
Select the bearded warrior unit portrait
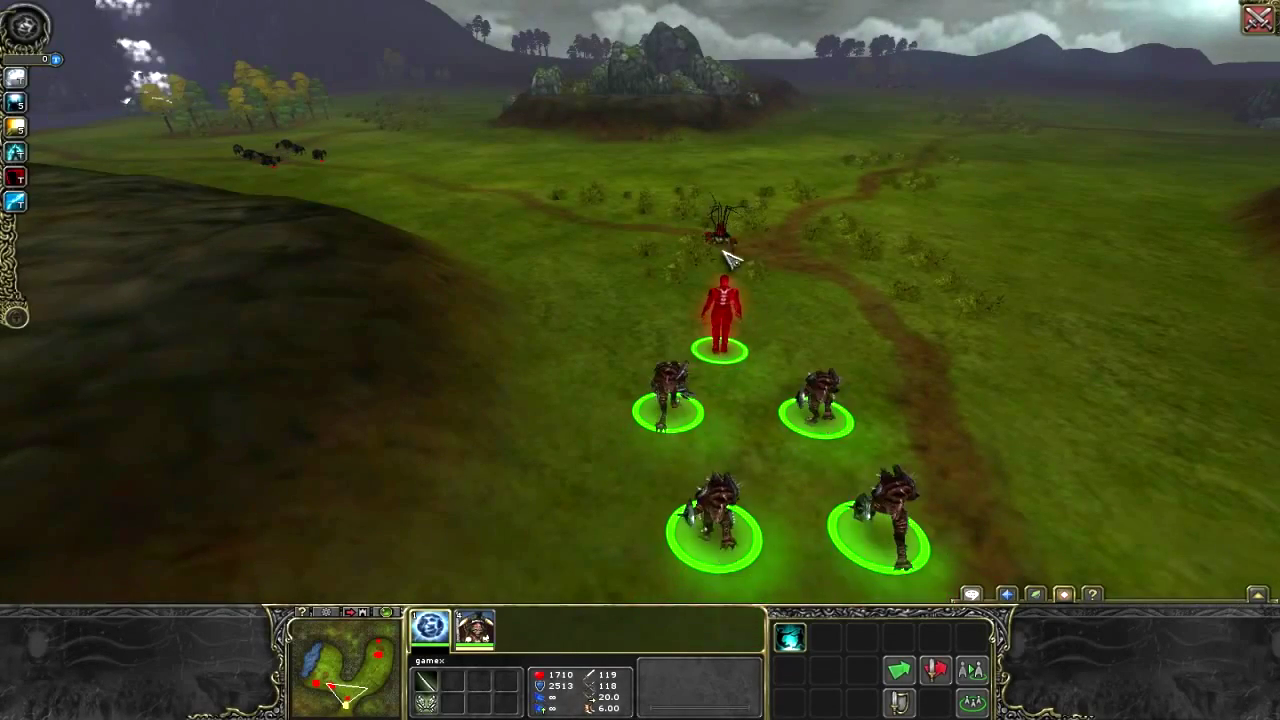[x=475, y=628]
